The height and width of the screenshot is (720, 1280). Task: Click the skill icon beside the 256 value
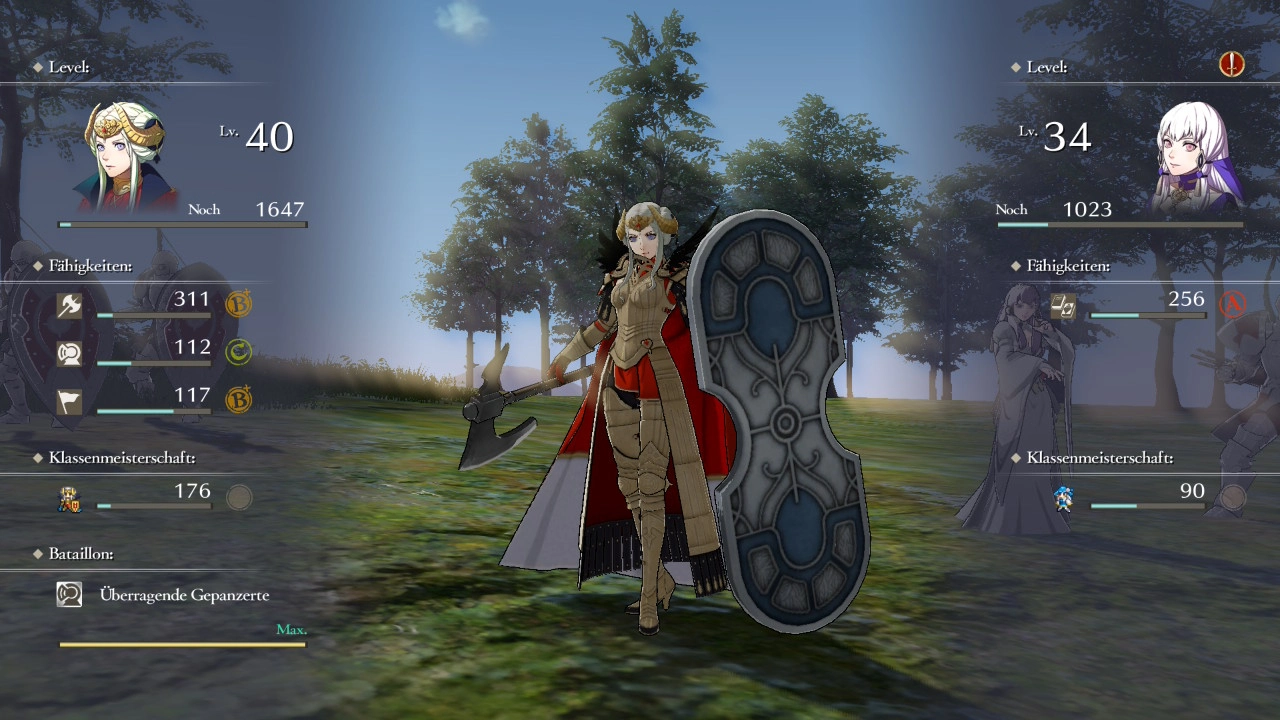(x=1062, y=305)
